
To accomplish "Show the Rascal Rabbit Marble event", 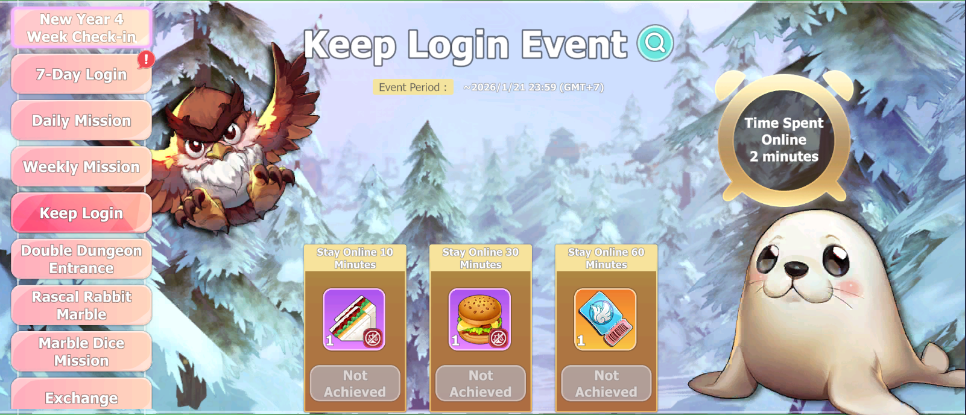I will pos(81,305).
